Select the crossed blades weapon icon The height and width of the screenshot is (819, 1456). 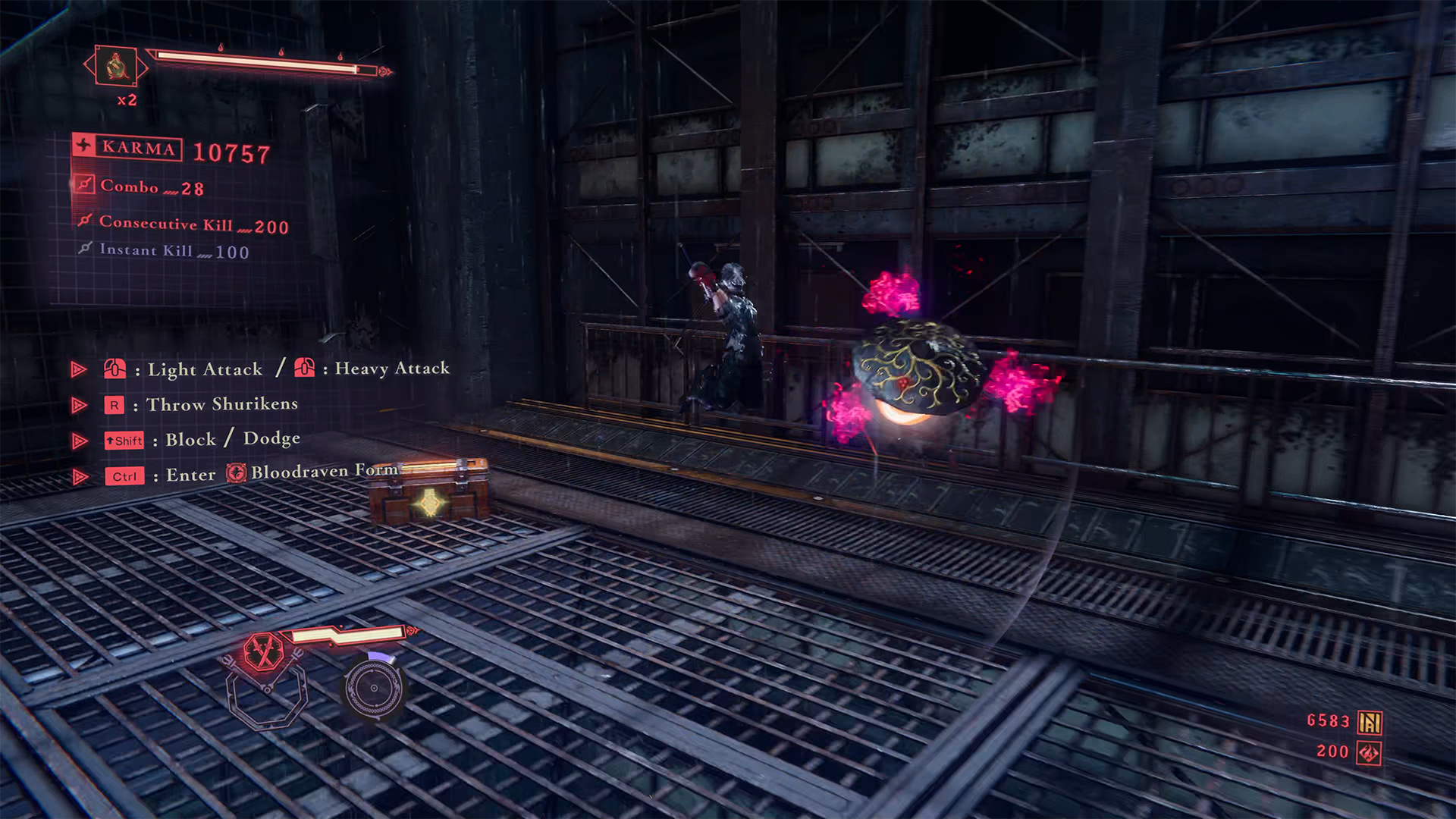[x=263, y=651]
